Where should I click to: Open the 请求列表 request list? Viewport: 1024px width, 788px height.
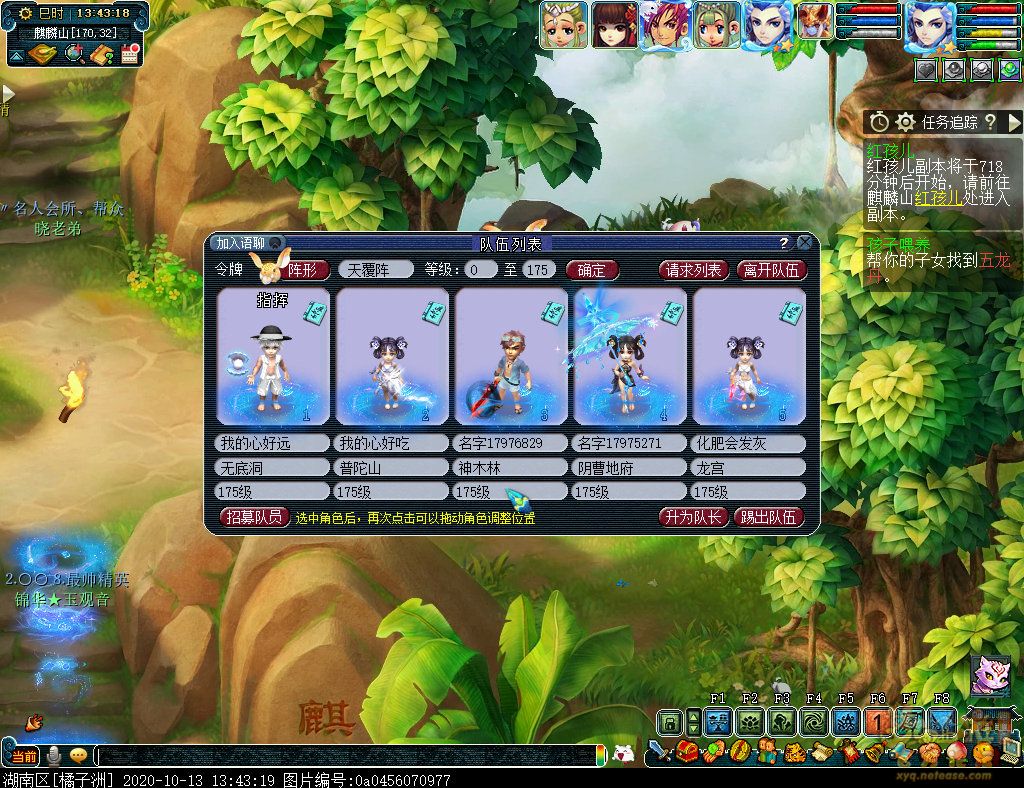tap(693, 270)
